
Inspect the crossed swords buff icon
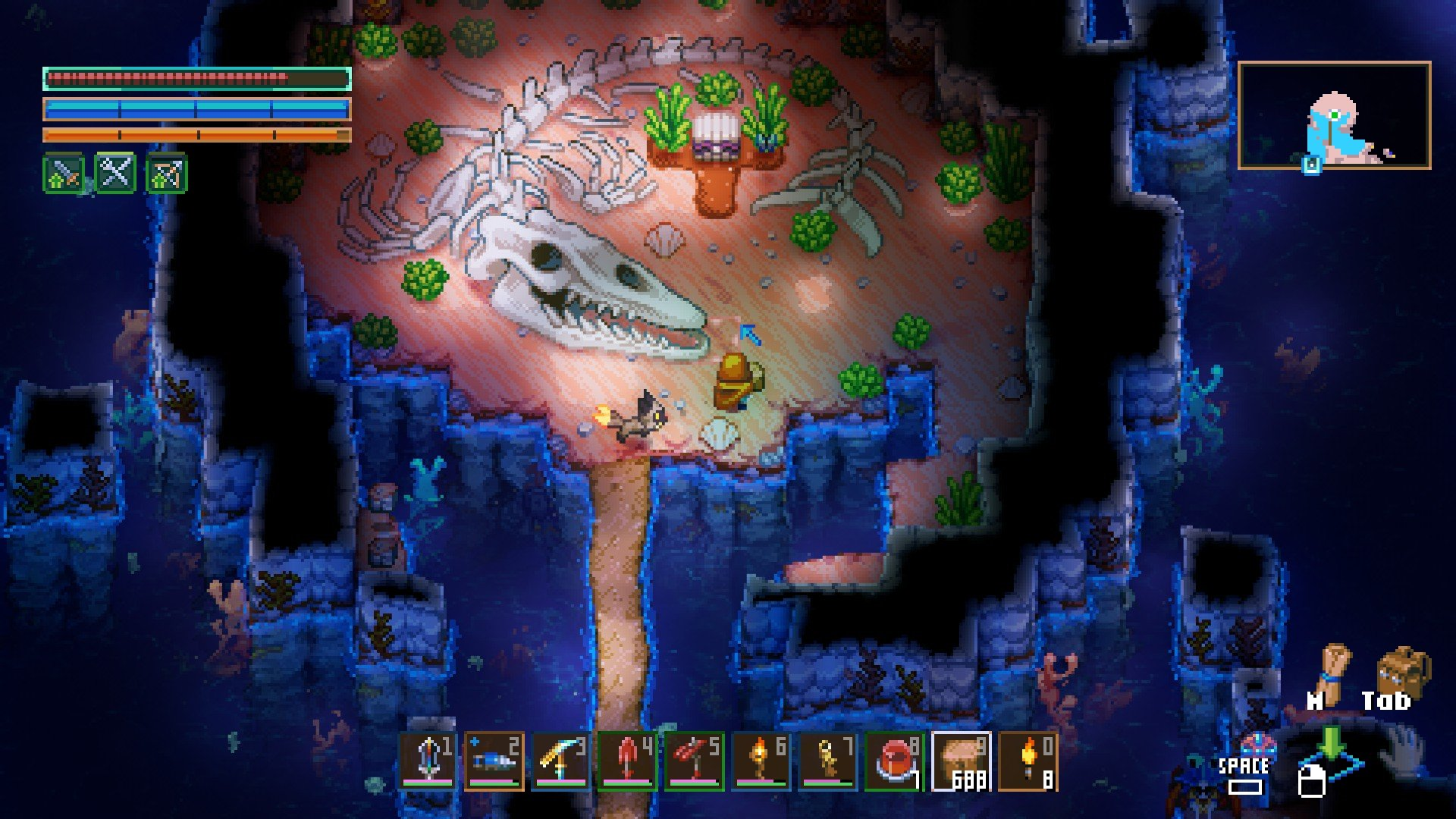pos(115,174)
